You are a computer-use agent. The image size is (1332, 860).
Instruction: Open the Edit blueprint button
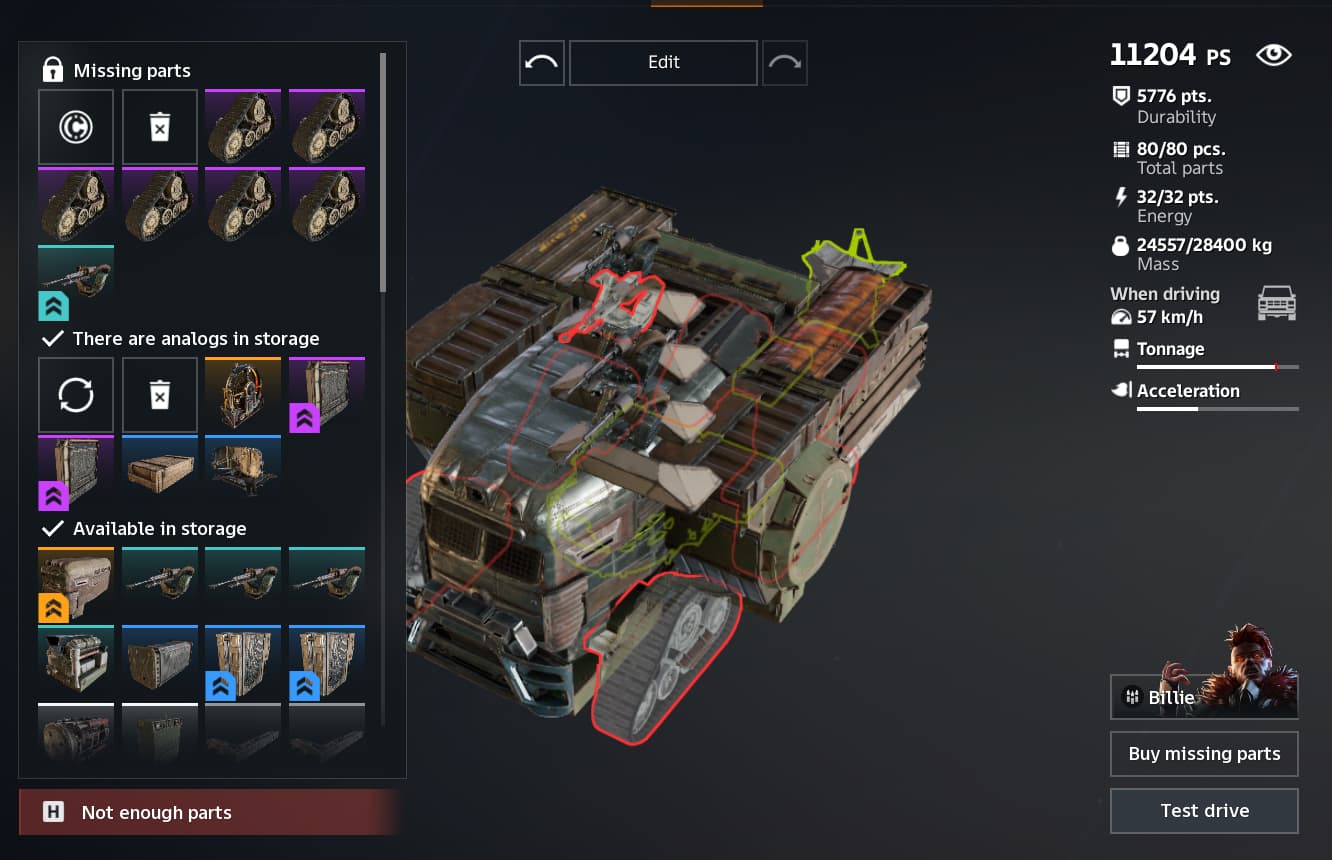point(663,63)
